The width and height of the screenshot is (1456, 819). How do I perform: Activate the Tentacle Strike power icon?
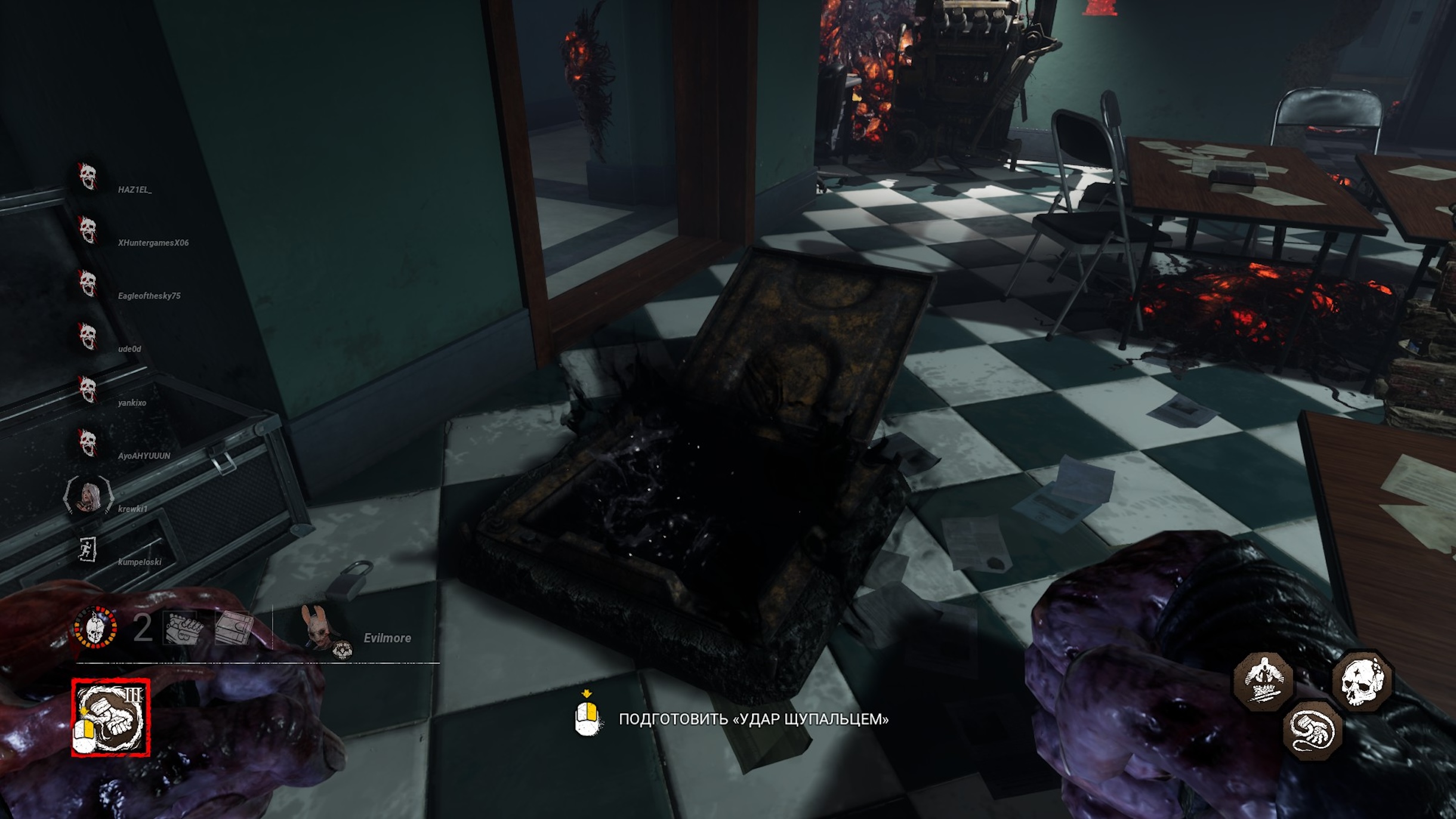(110, 717)
